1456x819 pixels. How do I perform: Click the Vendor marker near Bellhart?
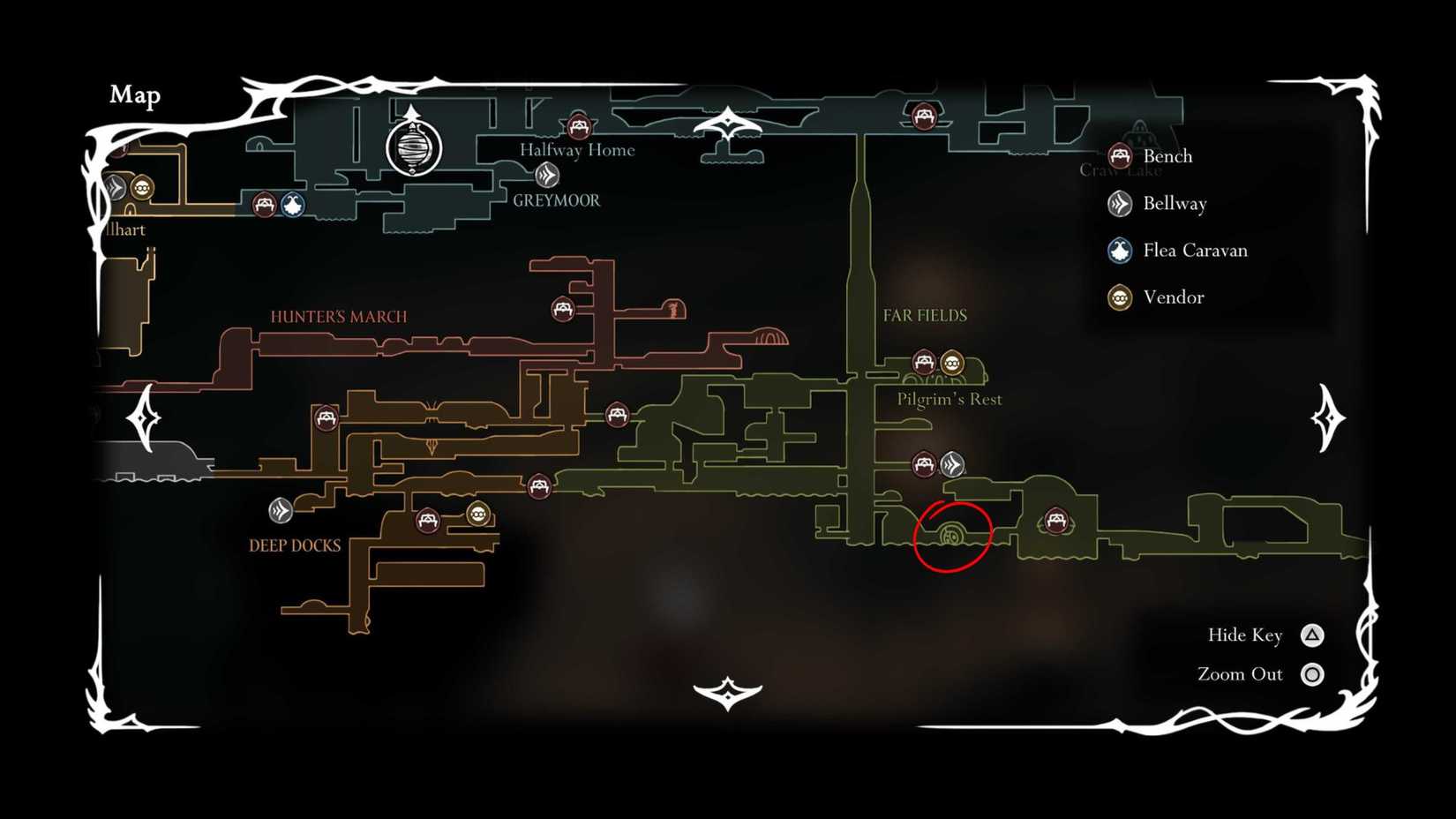pyautogui.click(x=144, y=187)
